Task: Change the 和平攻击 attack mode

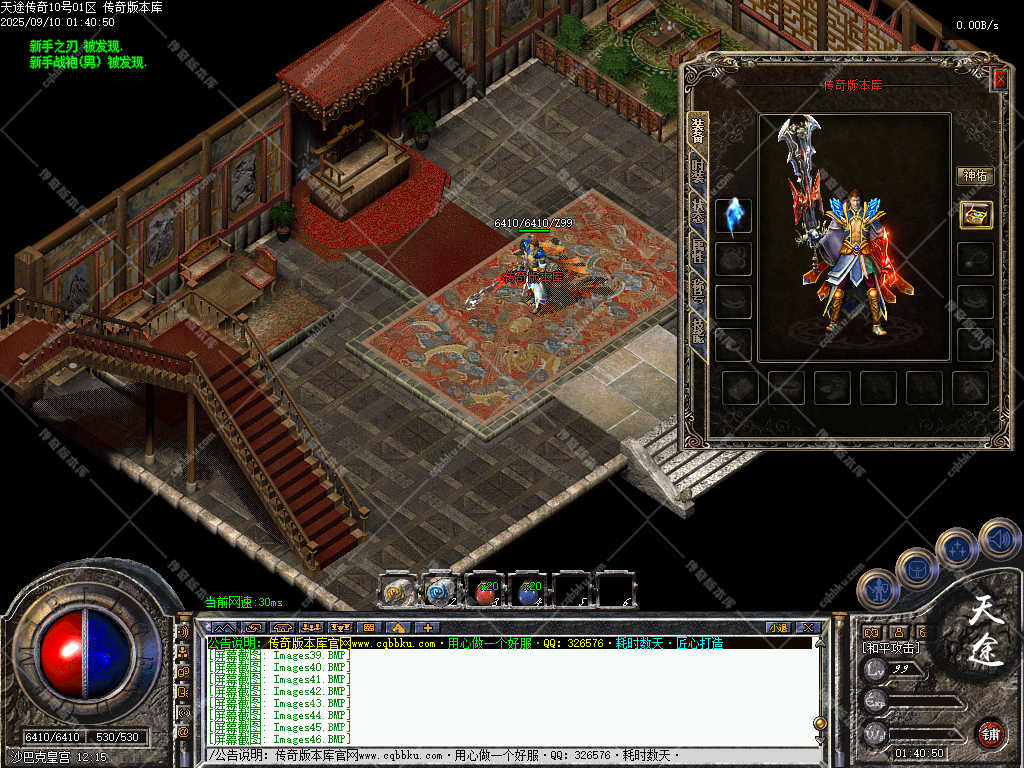Action: coord(891,648)
